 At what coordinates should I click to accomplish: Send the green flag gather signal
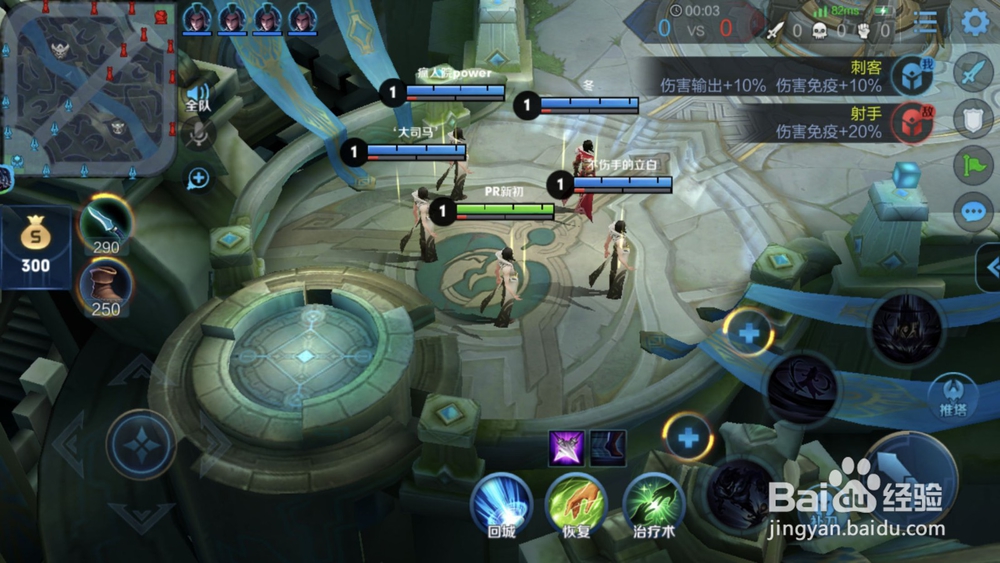(973, 165)
